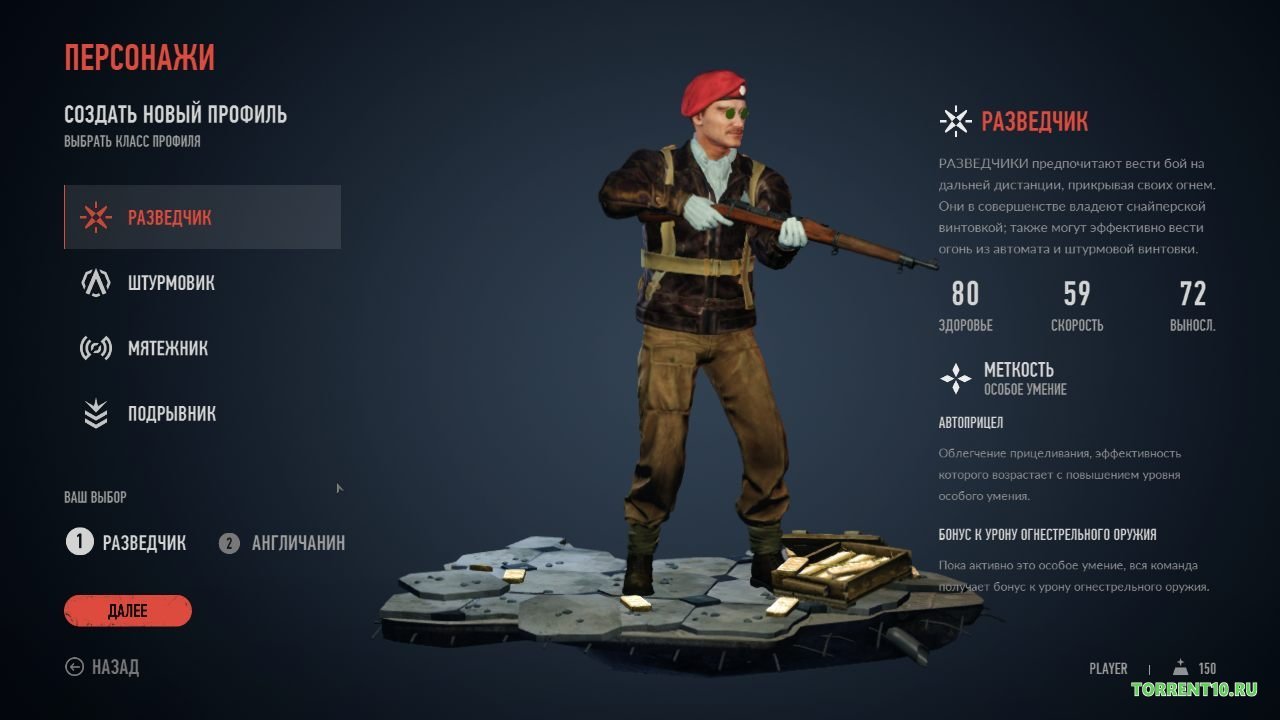Click the Разведчик starburst icon in sidebar

pyautogui.click(x=95, y=216)
